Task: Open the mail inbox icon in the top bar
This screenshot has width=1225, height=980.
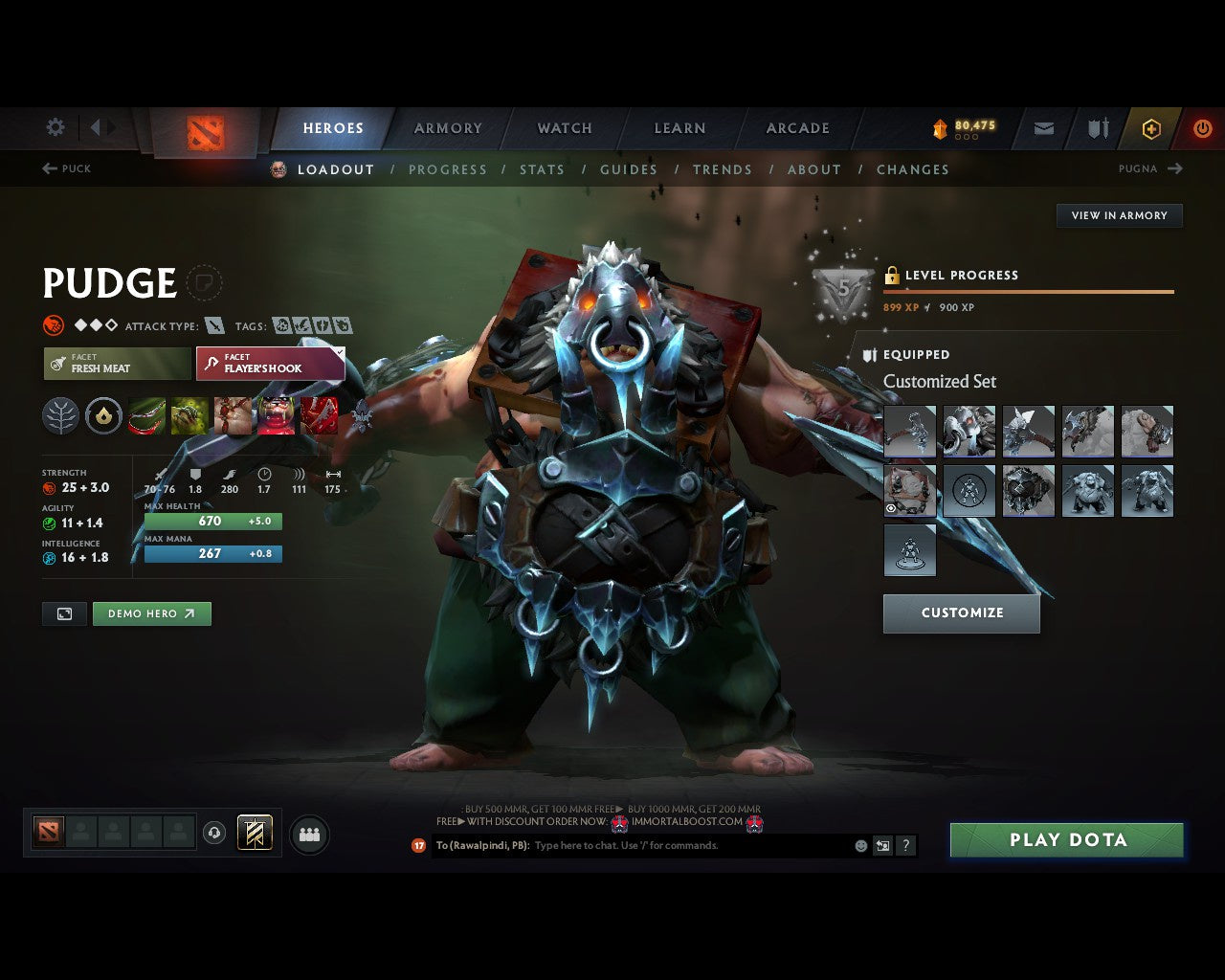Action: coord(1043,128)
